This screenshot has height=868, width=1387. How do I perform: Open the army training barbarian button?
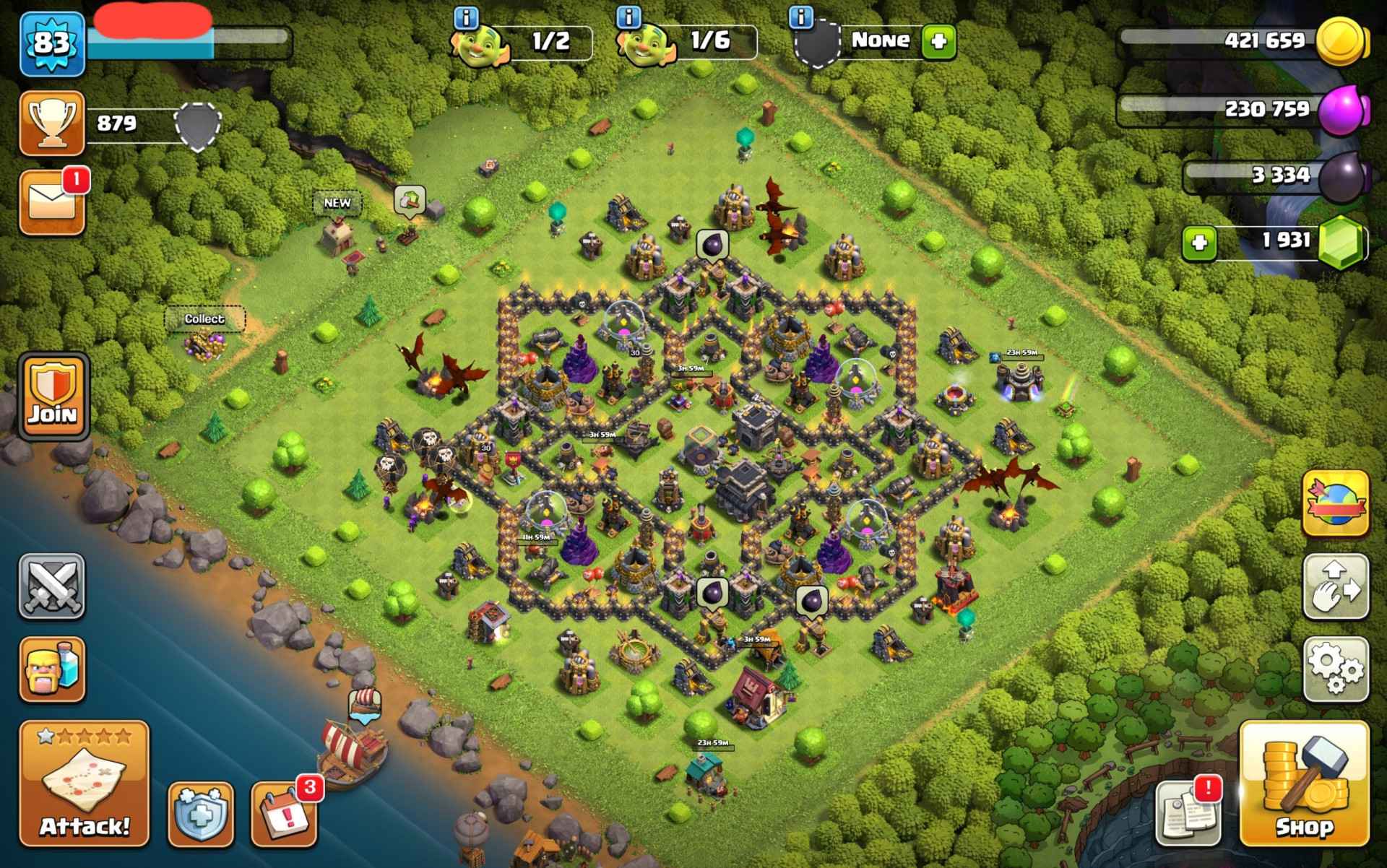click(x=52, y=669)
